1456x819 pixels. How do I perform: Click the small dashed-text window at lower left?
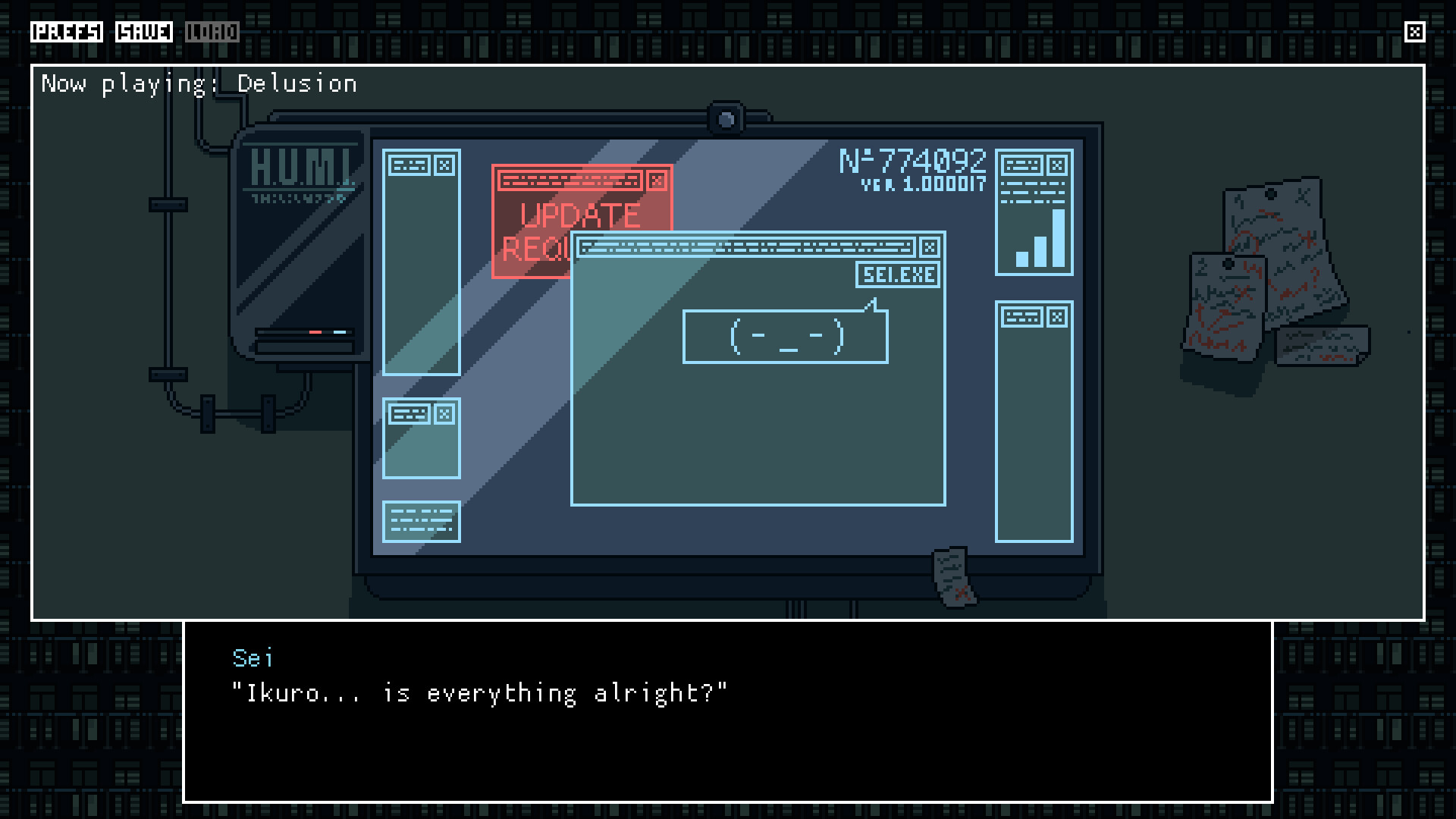tap(422, 521)
